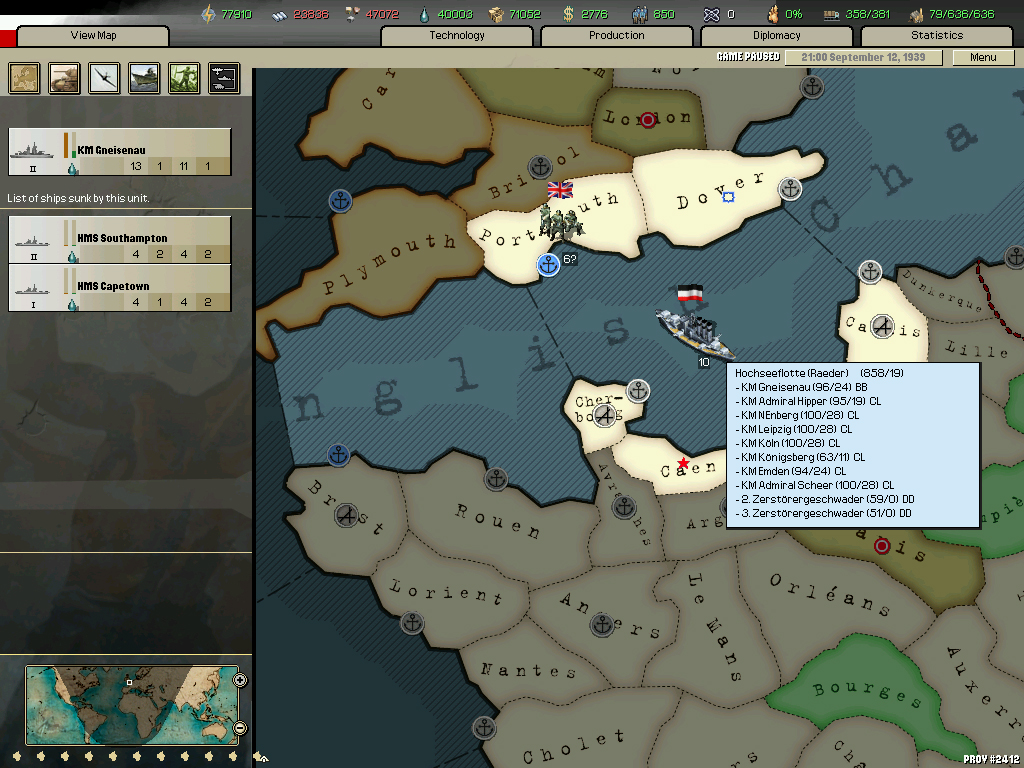Image resolution: width=1024 pixels, height=768 pixels.
Task: Open the View Map tab
Action: [x=93, y=36]
